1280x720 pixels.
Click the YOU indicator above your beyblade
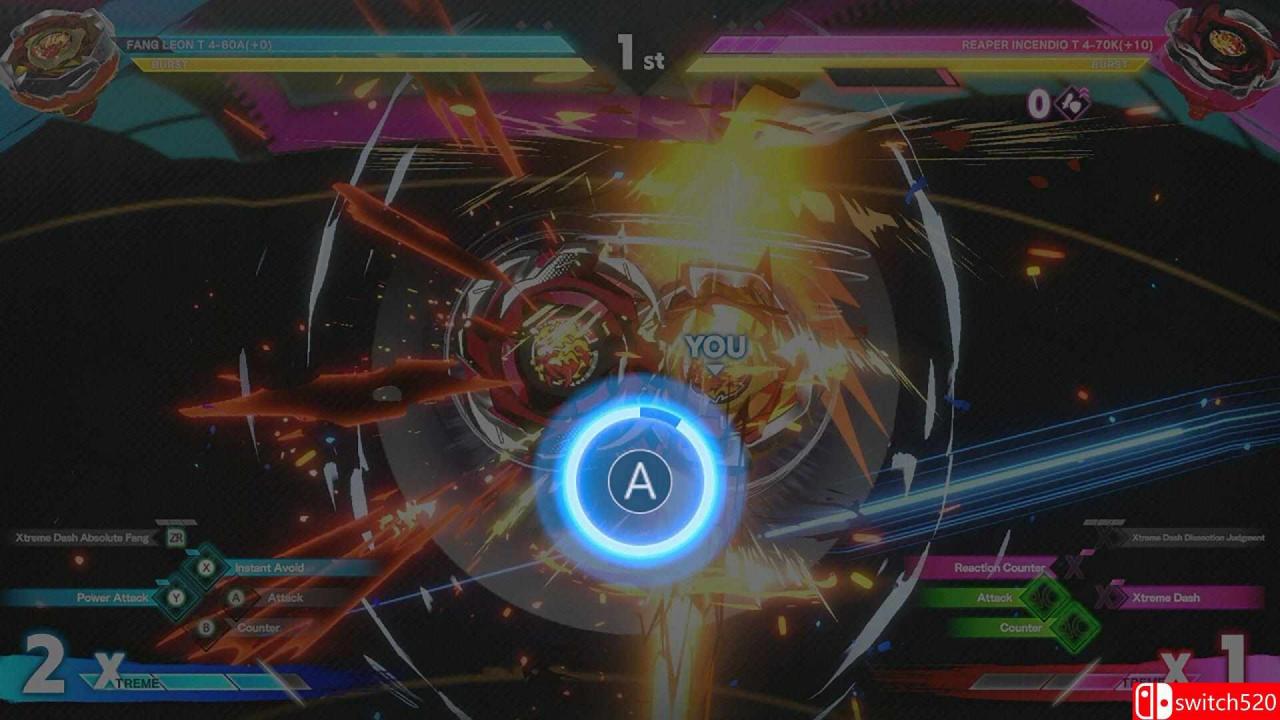716,345
